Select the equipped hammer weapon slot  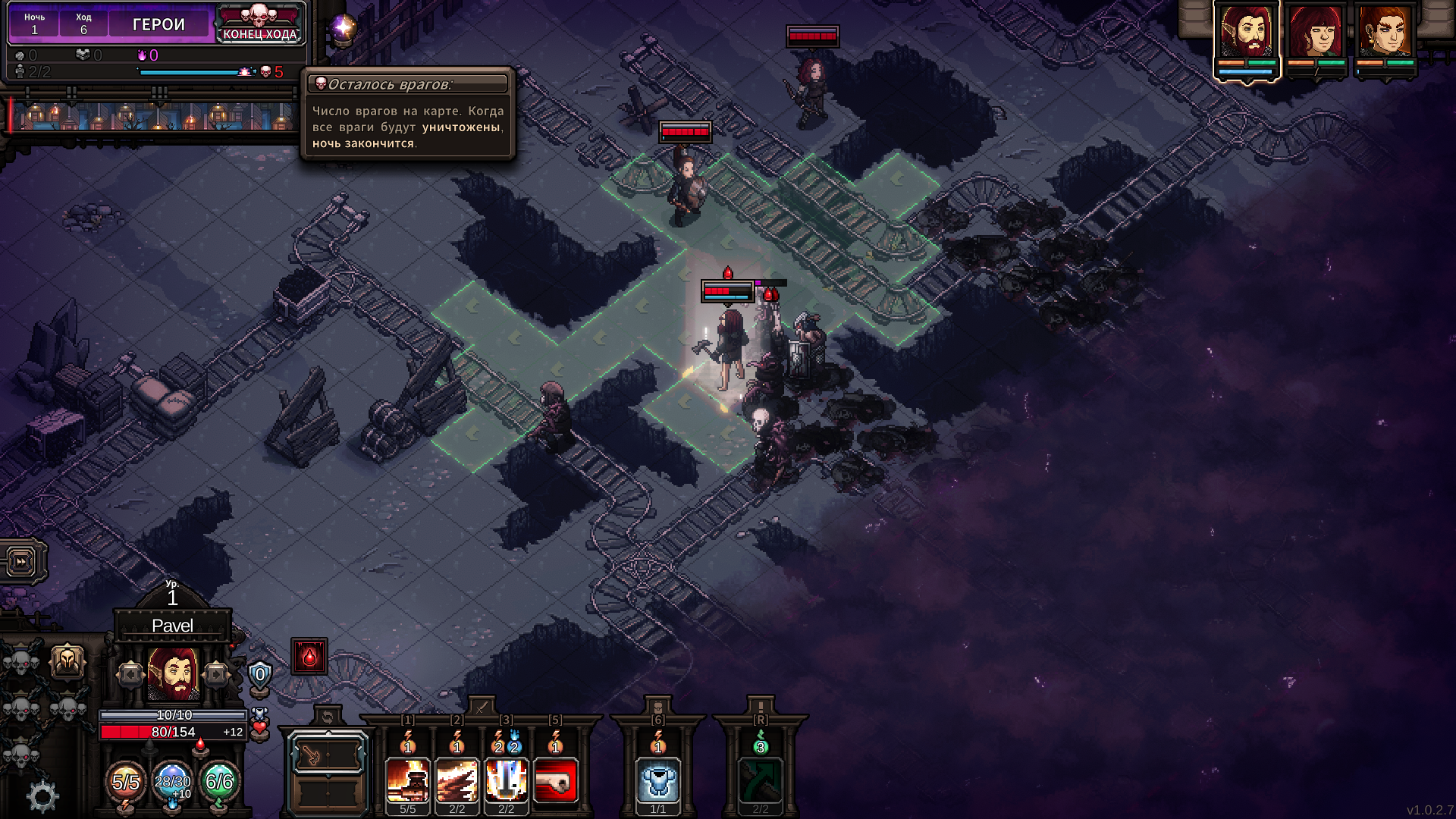pos(328,755)
